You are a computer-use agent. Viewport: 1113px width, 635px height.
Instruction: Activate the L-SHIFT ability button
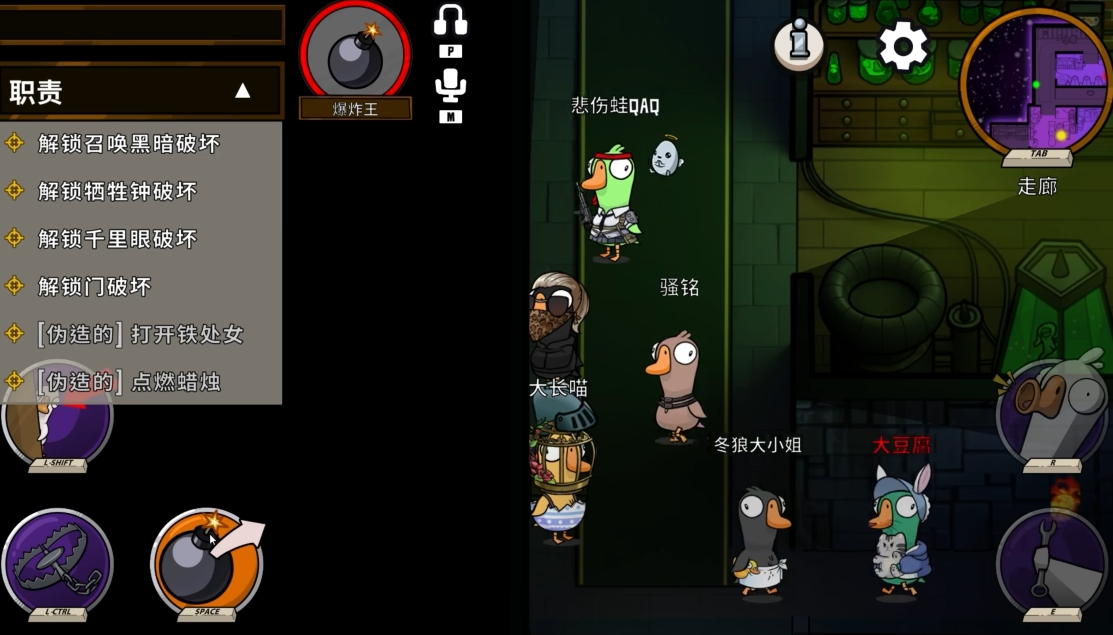57,420
